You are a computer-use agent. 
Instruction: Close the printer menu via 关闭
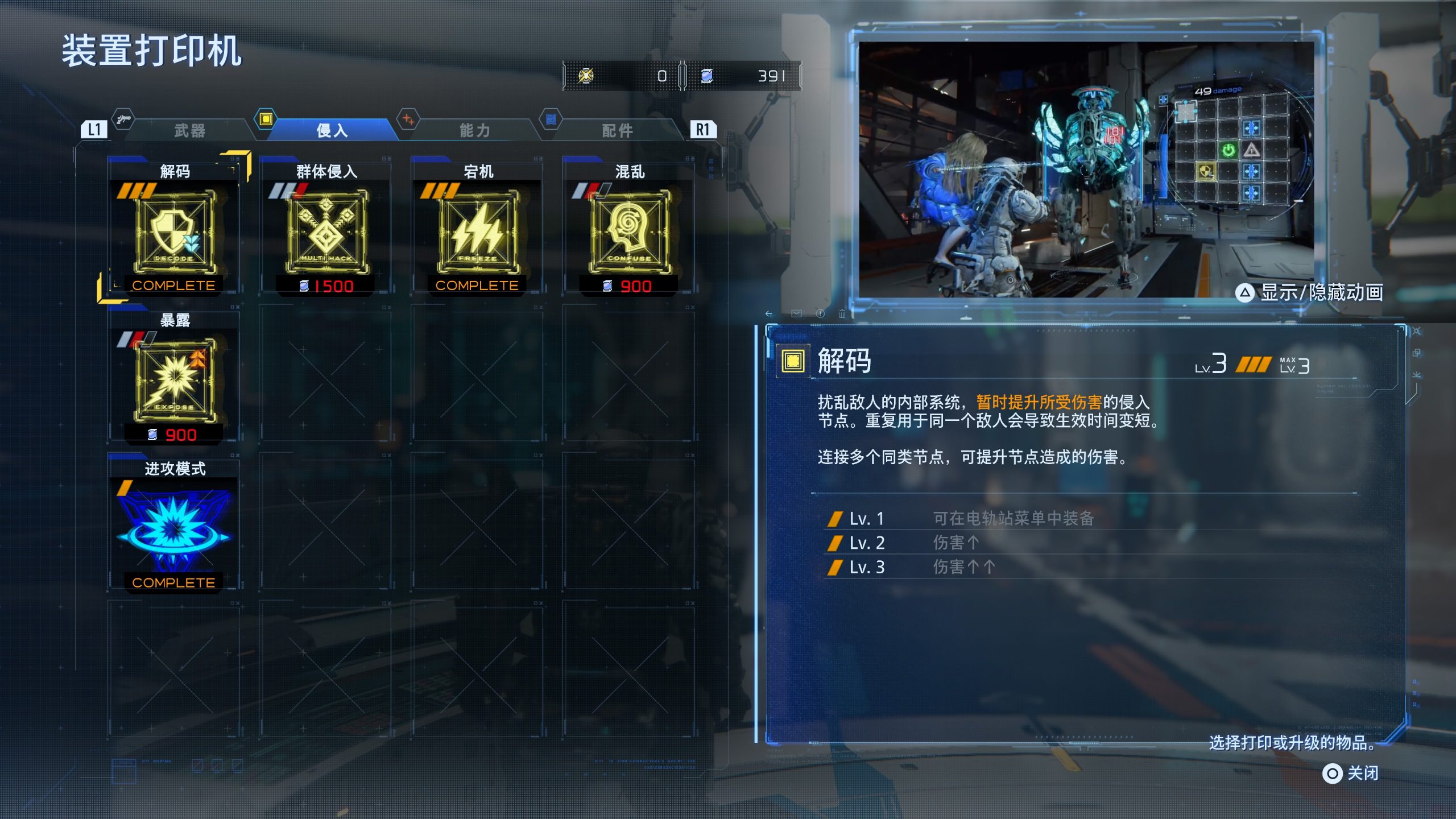coord(1351,773)
